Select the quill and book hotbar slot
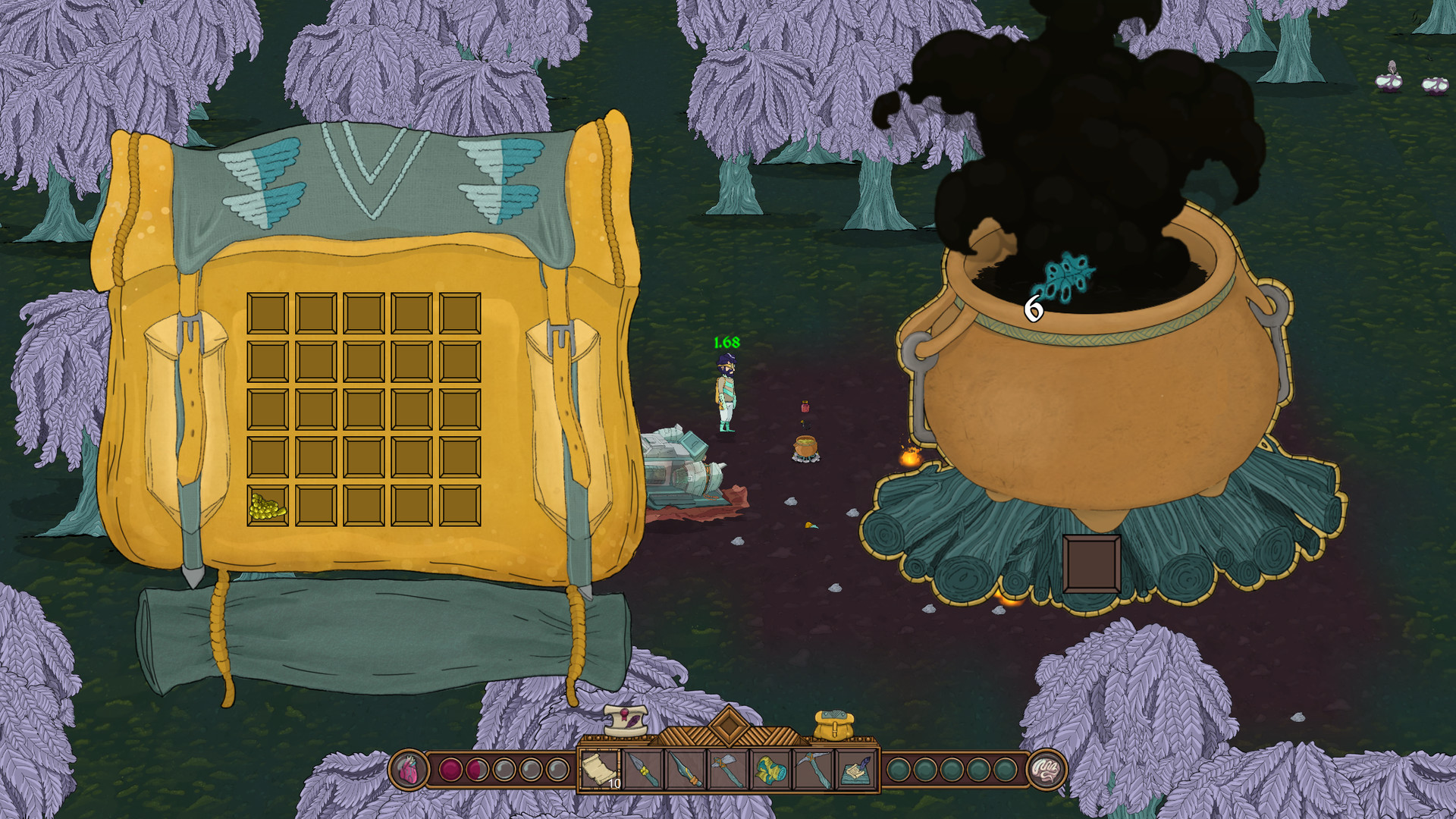The image size is (1456, 819). click(x=856, y=770)
